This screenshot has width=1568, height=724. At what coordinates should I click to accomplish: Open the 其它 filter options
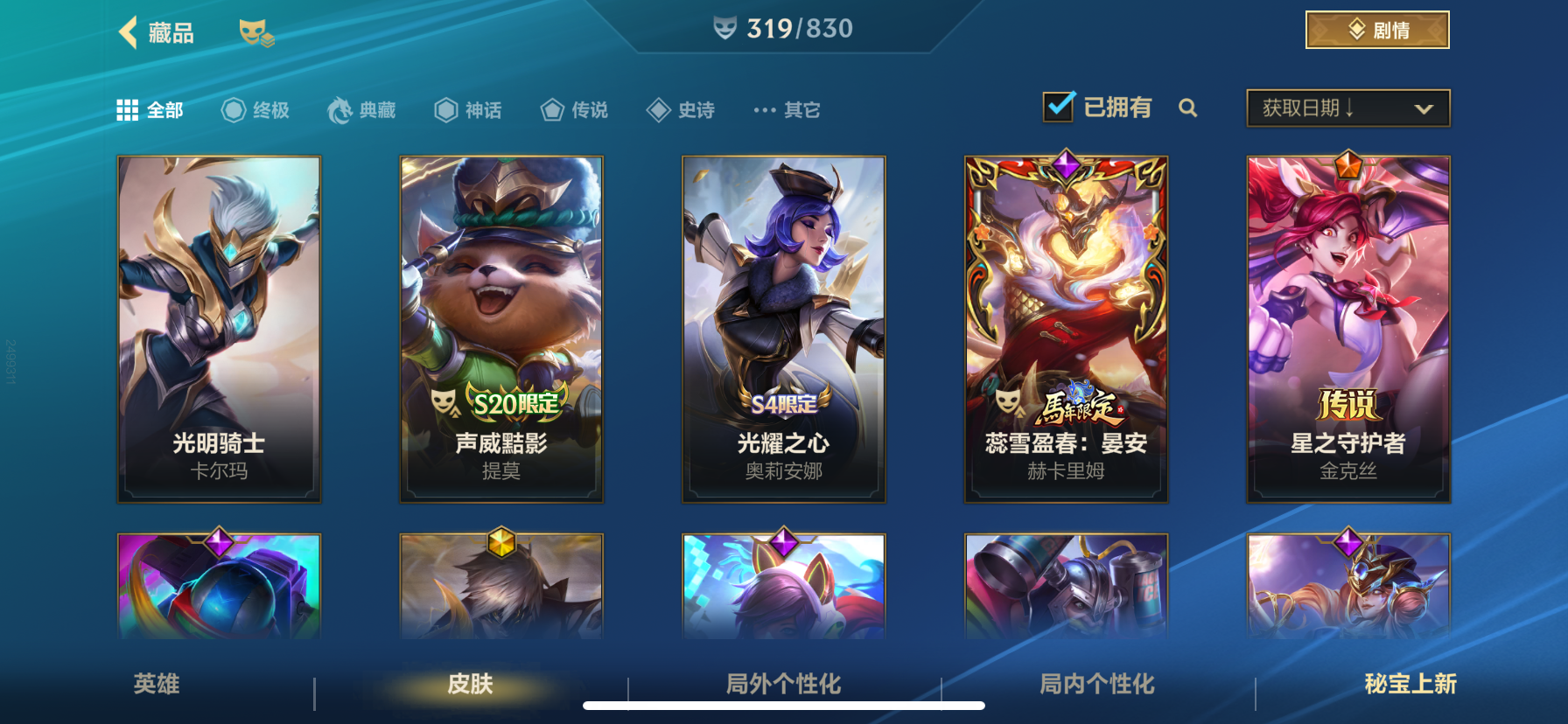[x=786, y=109]
